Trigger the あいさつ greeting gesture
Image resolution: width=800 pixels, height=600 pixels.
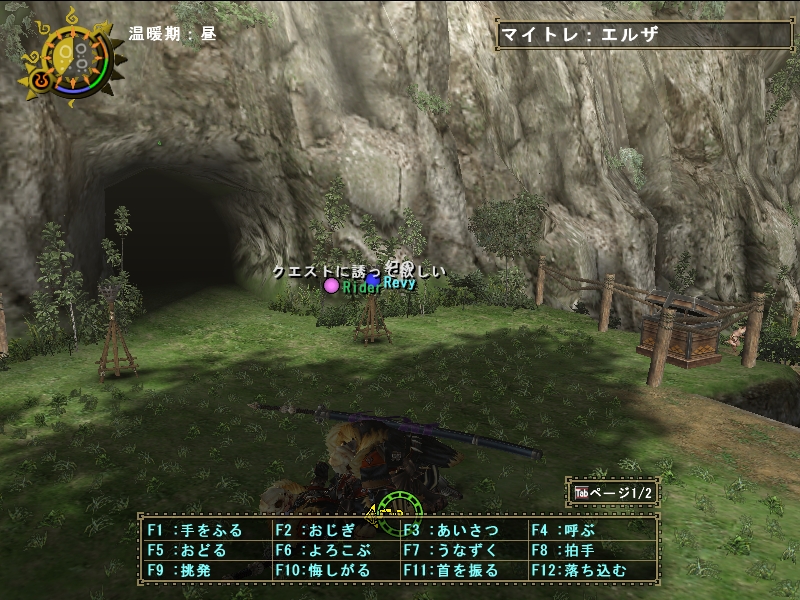click(x=462, y=531)
